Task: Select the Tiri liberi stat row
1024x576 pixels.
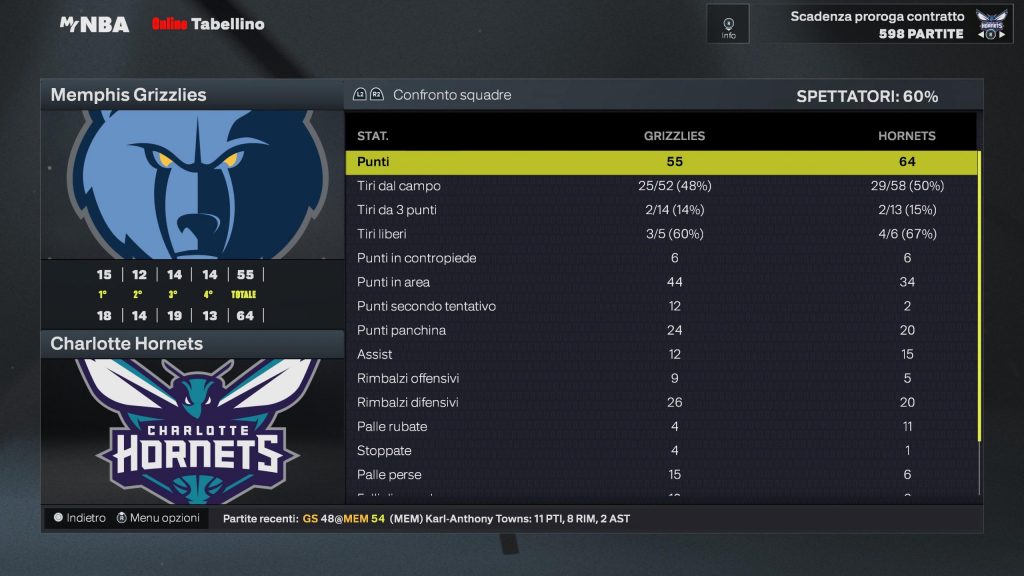Action: pyautogui.click(x=660, y=234)
